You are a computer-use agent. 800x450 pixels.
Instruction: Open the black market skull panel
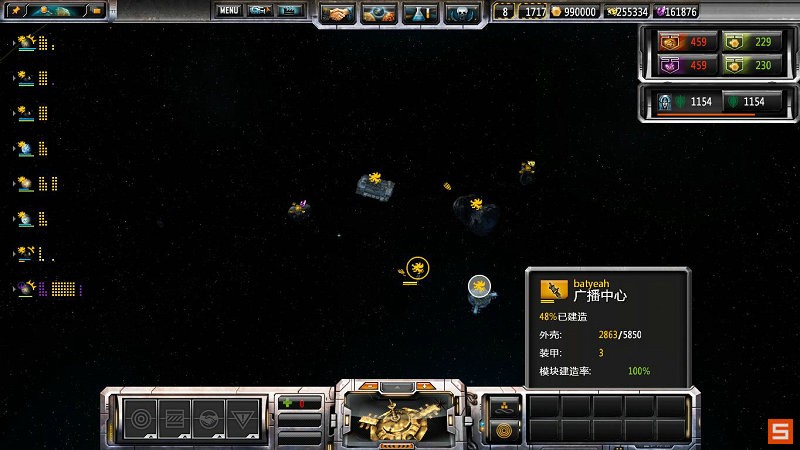point(462,14)
